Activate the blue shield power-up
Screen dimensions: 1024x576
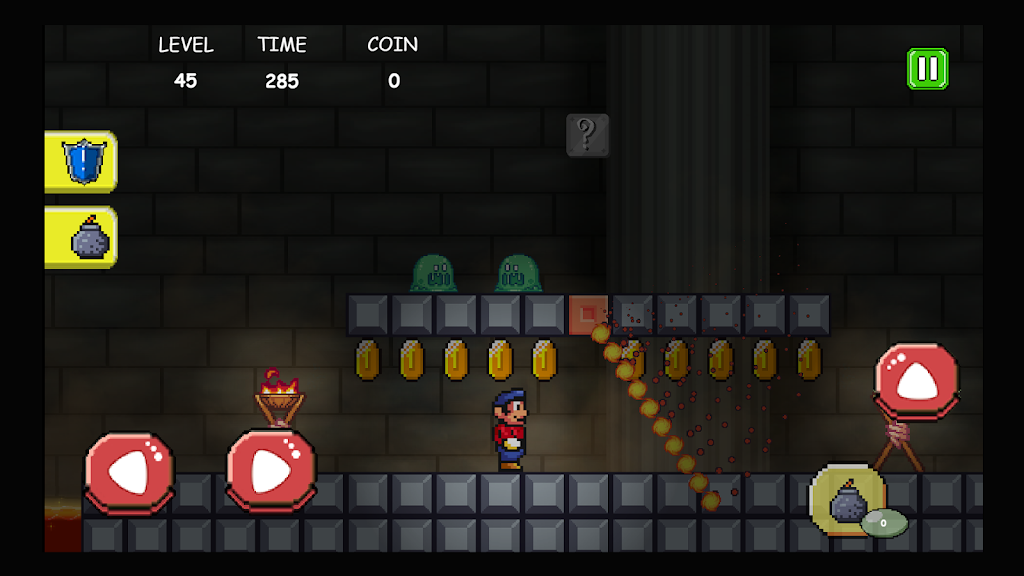(82, 161)
